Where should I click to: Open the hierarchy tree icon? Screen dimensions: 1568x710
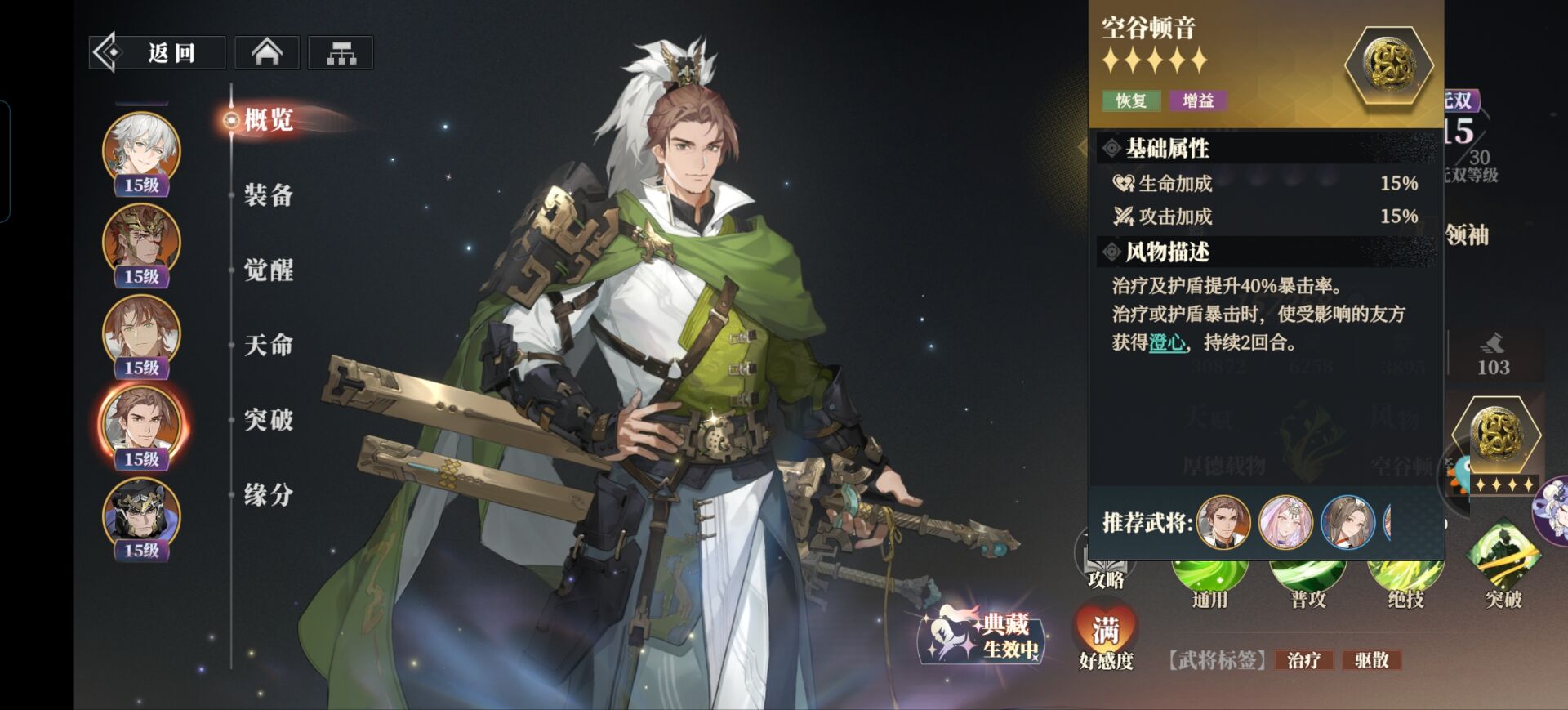[341, 53]
